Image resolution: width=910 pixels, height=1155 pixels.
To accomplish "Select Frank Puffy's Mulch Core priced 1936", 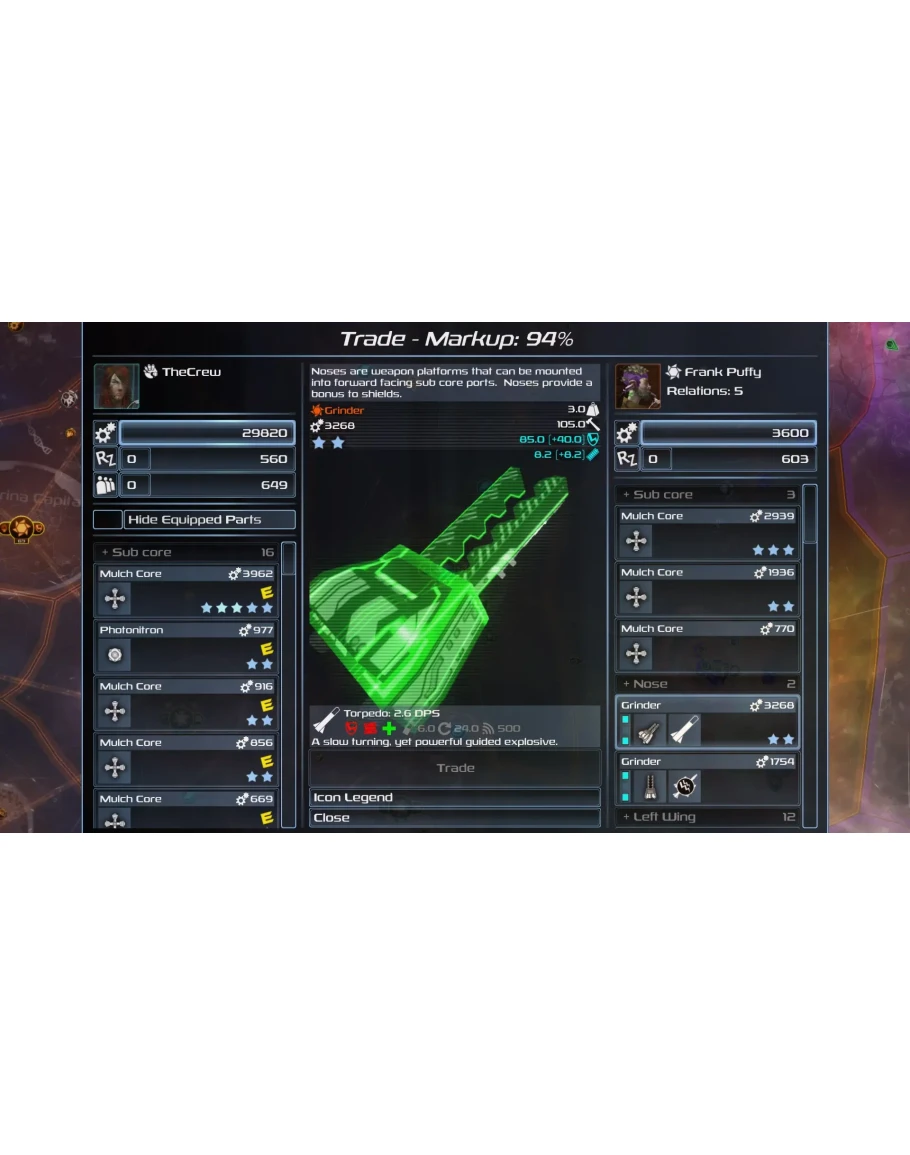I will (x=707, y=590).
